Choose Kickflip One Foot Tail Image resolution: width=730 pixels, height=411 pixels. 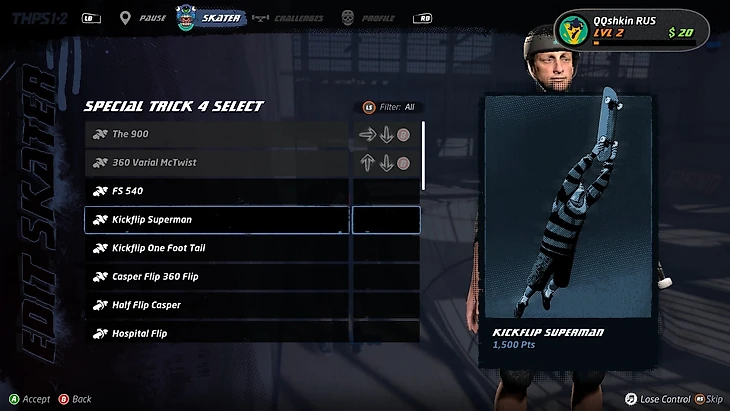(x=216, y=248)
